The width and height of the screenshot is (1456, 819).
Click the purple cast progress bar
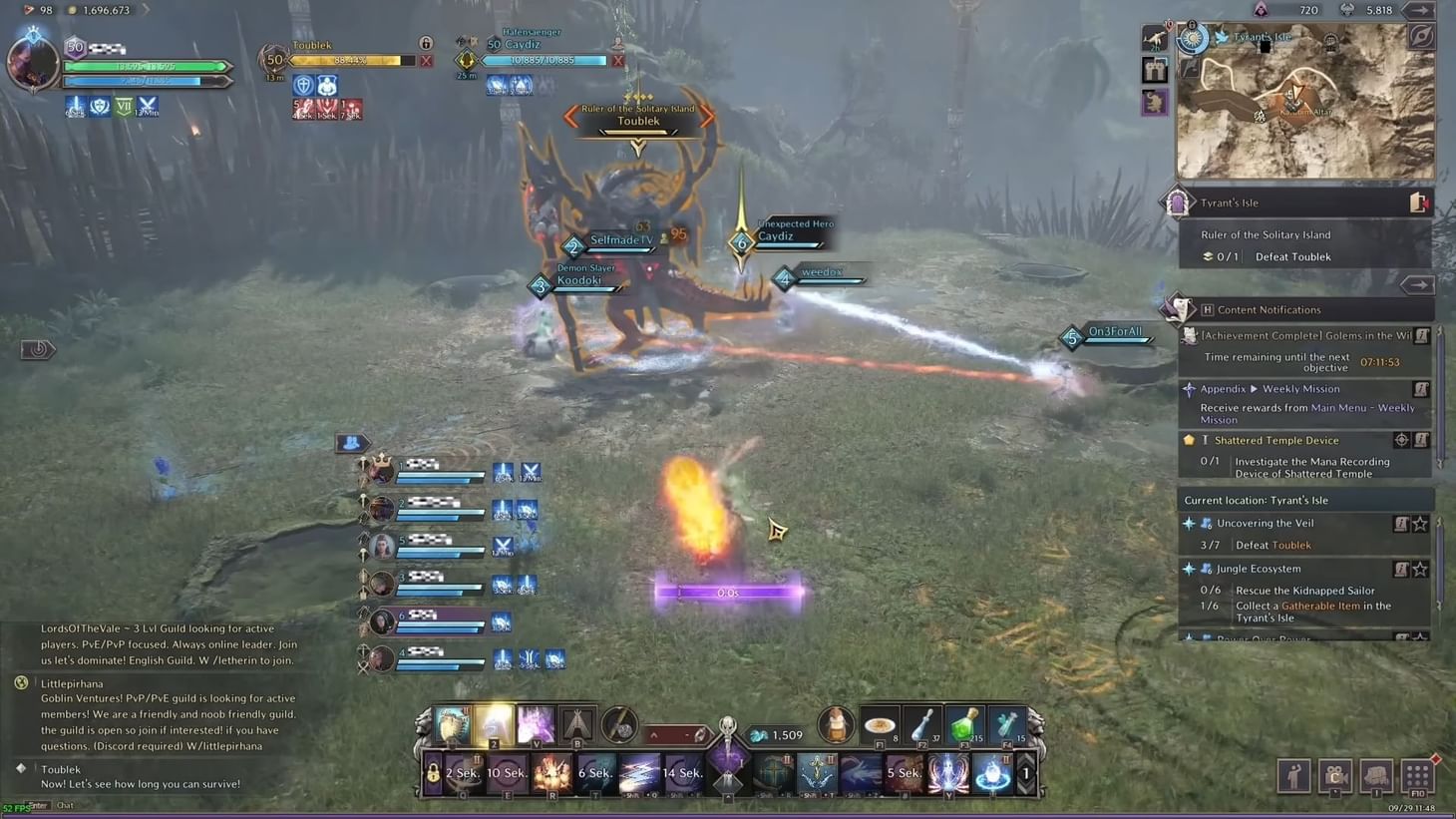tap(731, 591)
